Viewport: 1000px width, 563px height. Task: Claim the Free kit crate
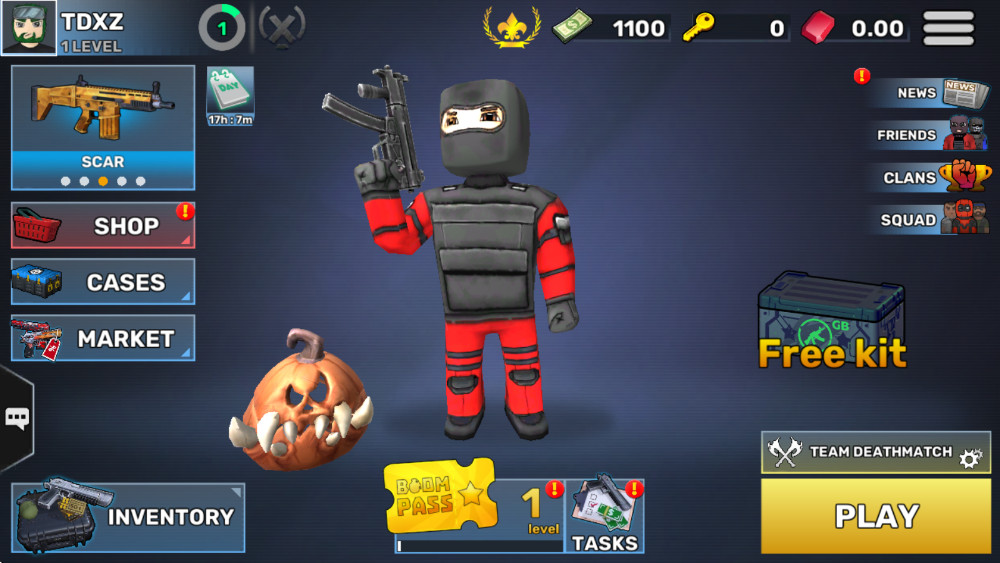pyautogui.click(x=831, y=322)
